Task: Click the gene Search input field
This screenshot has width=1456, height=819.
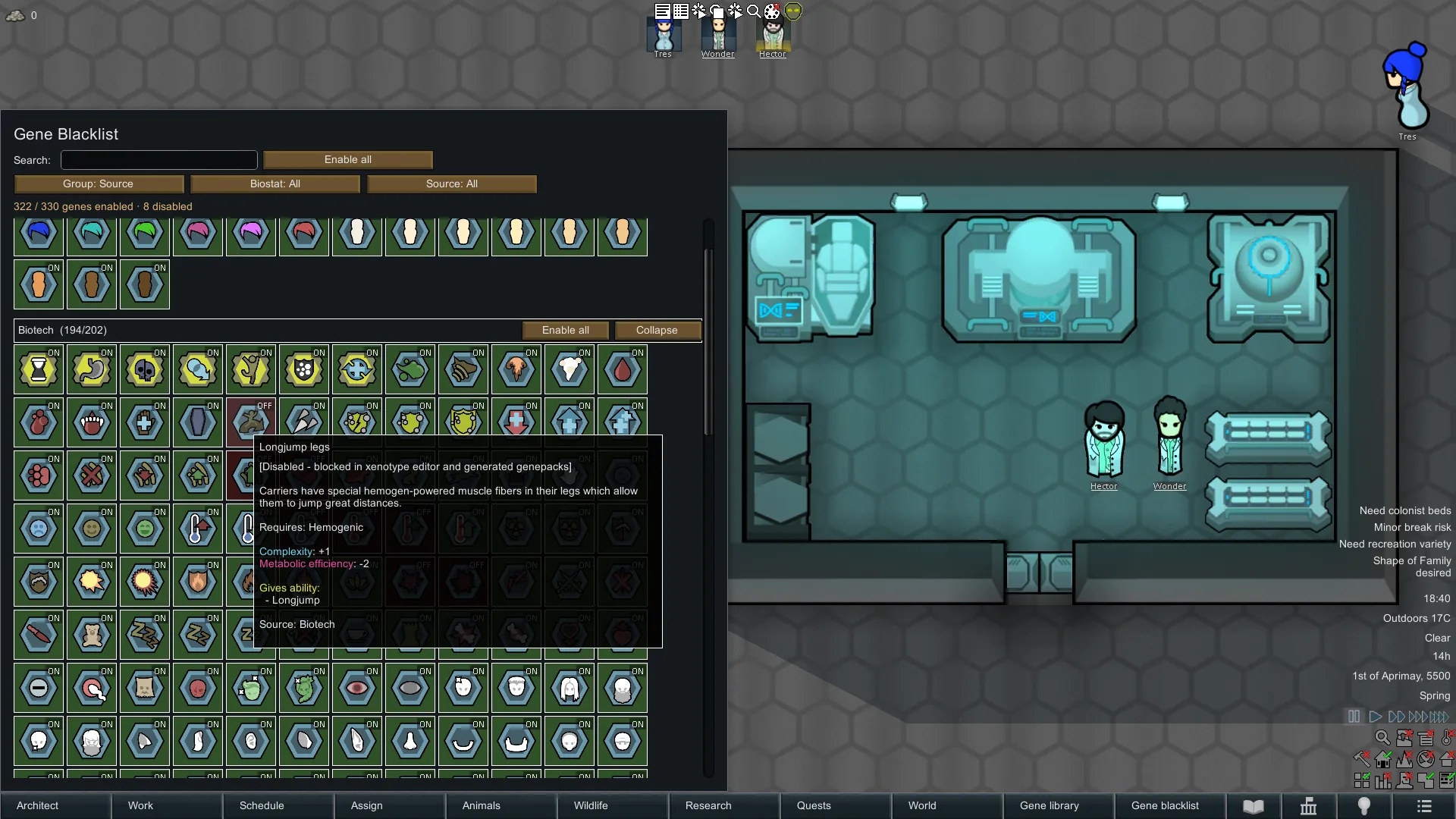Action: pyautogui.click(x=159, y=160)
